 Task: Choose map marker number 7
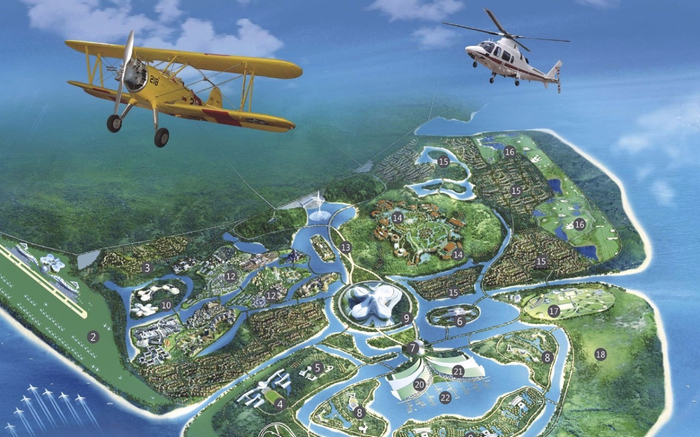coord(413,348)
